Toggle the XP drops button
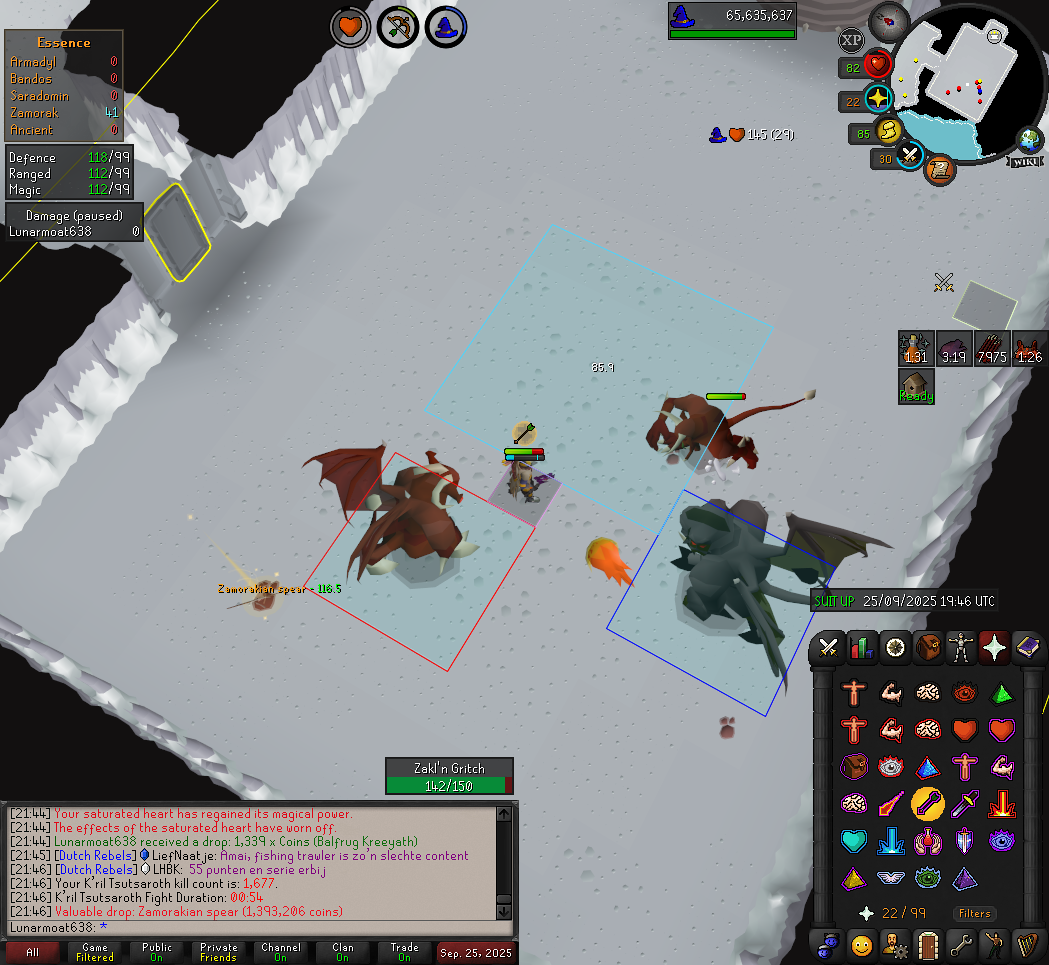Screen dimensions: 1049x965 point(851,41)
